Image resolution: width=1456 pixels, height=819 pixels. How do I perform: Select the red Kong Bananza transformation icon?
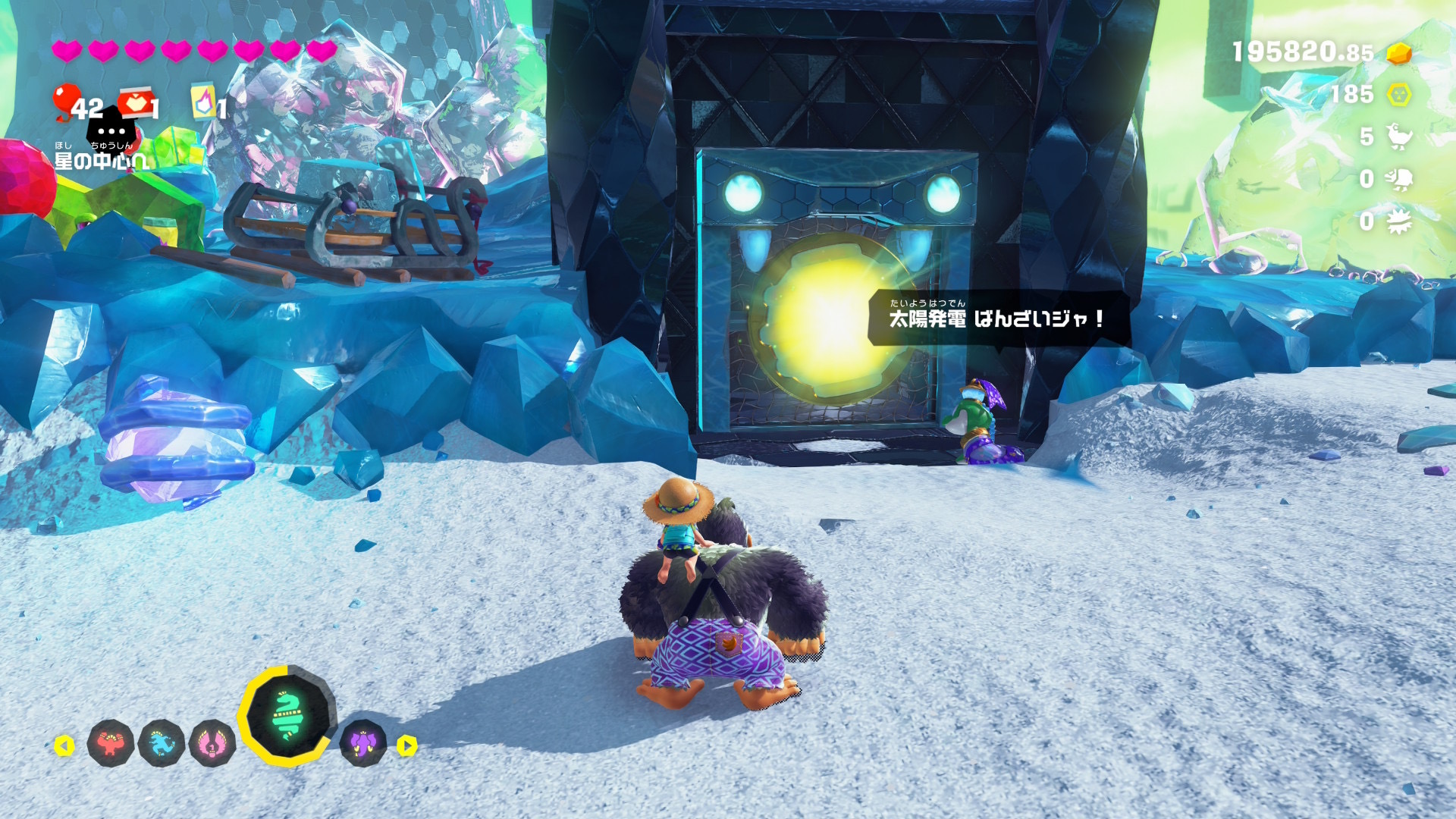[x=111, y=743]
